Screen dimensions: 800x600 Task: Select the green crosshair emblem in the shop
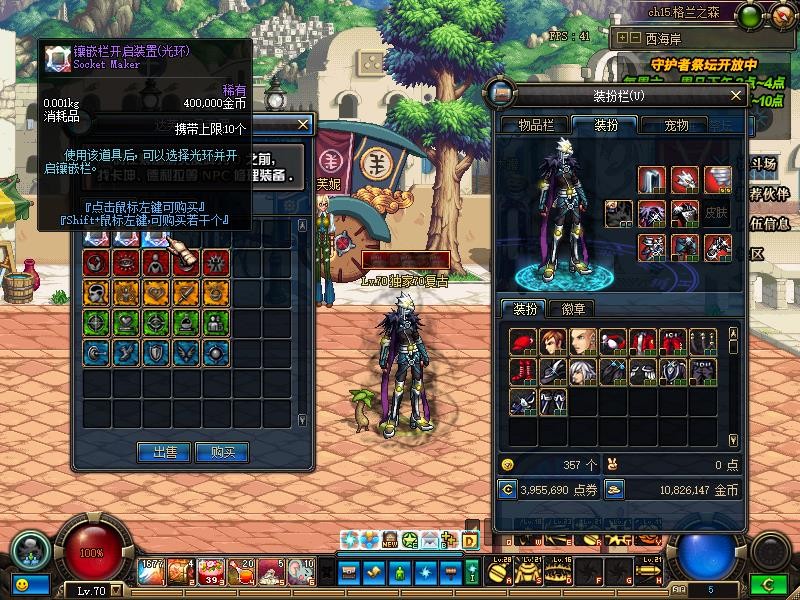(x=96, y=322)
